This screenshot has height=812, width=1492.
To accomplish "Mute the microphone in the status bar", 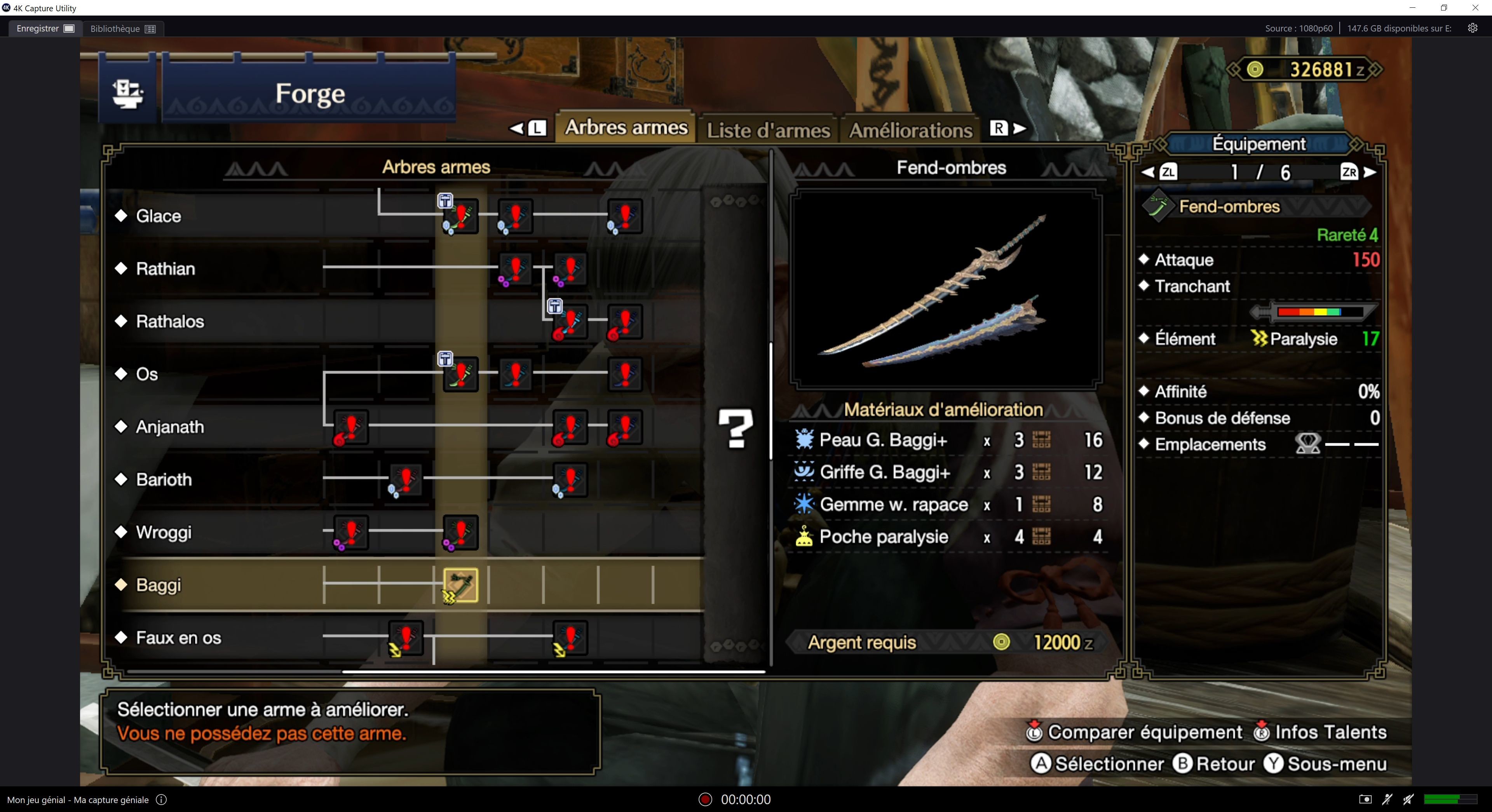I will click(1387, 799).
